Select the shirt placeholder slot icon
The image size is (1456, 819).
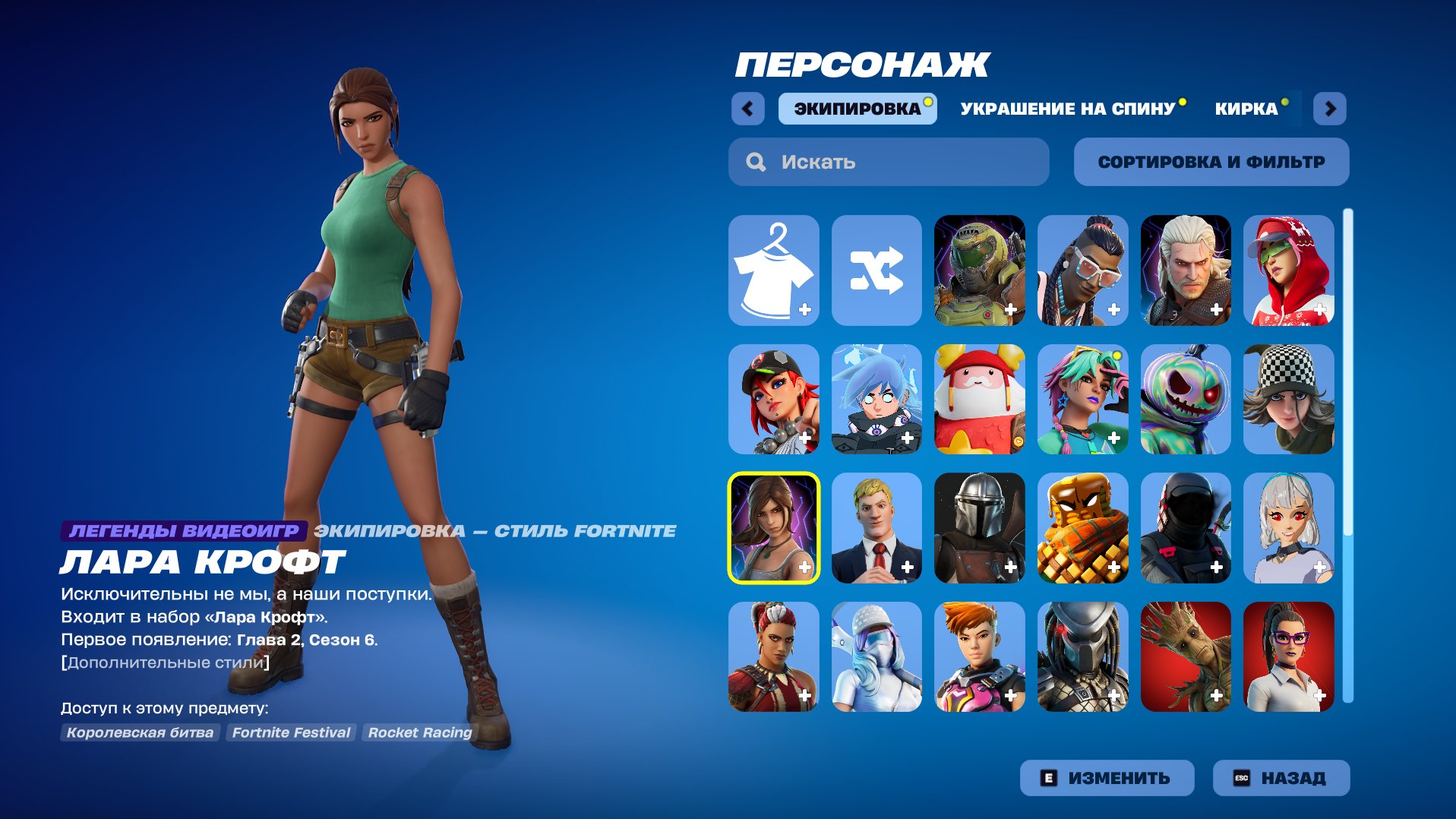click(x=773, y=270)
